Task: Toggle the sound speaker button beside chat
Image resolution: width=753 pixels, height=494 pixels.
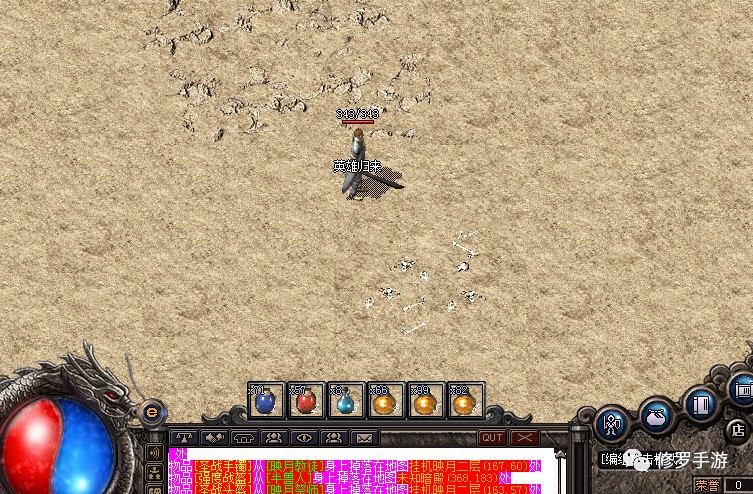Action: pos(155,452)
